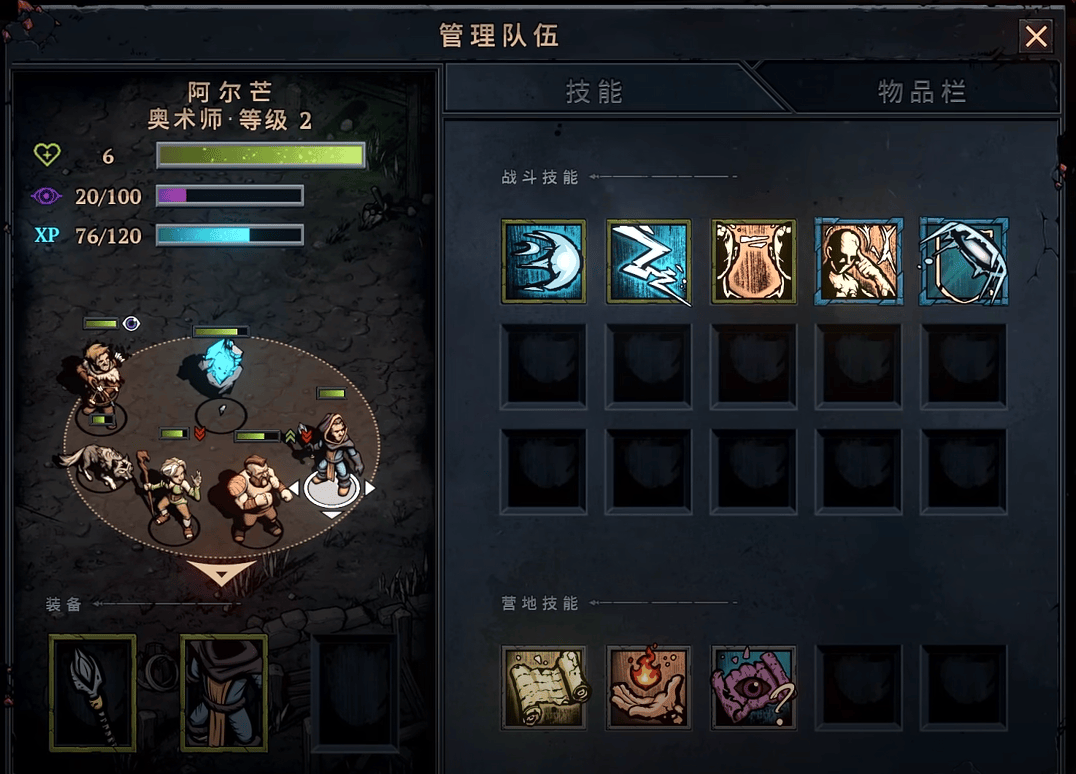The image size is (1076, 774).
Task: Select the purple eye map camp skill
Action: coord(753,686)
